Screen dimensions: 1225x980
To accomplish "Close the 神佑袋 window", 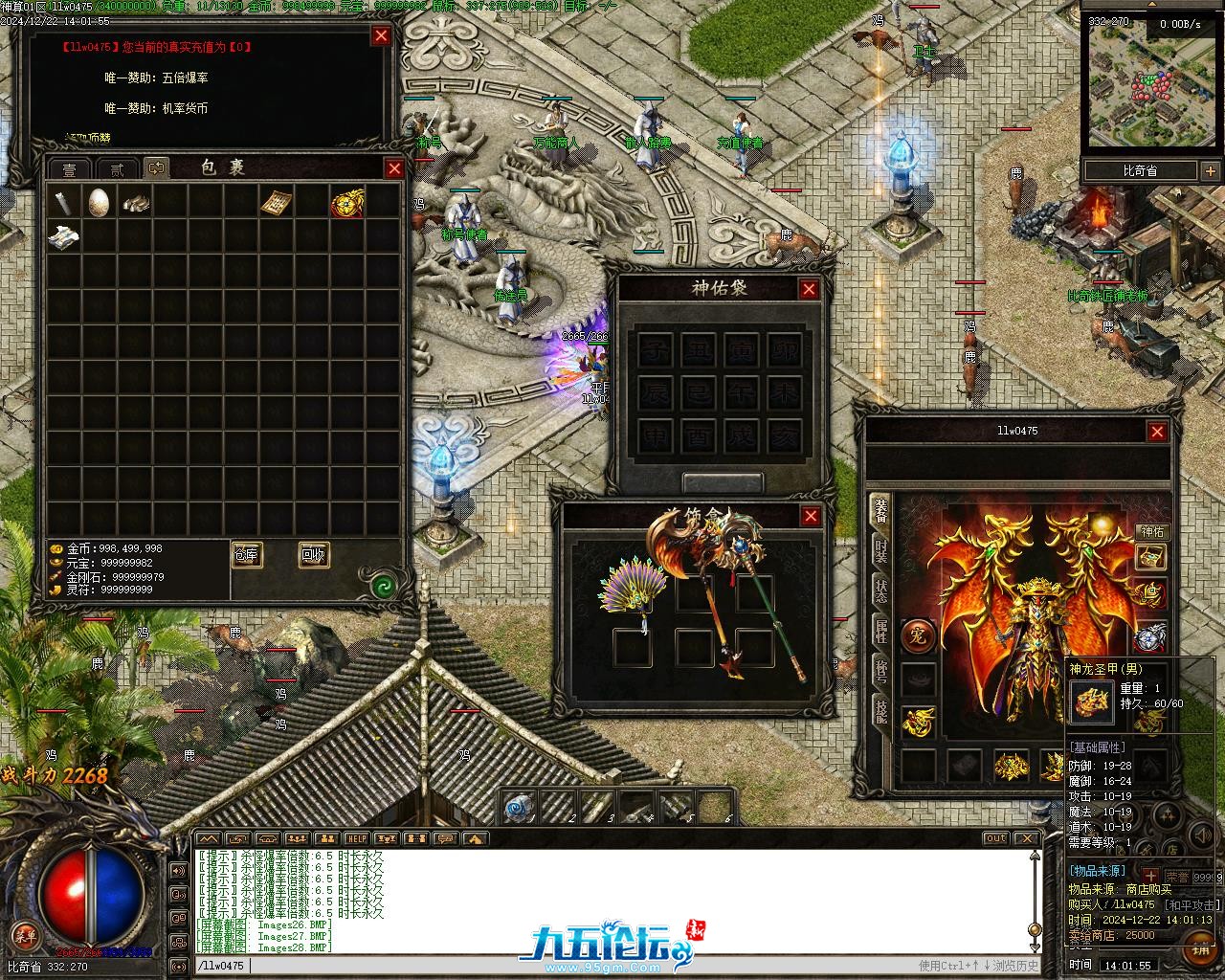I will [809, 289].
